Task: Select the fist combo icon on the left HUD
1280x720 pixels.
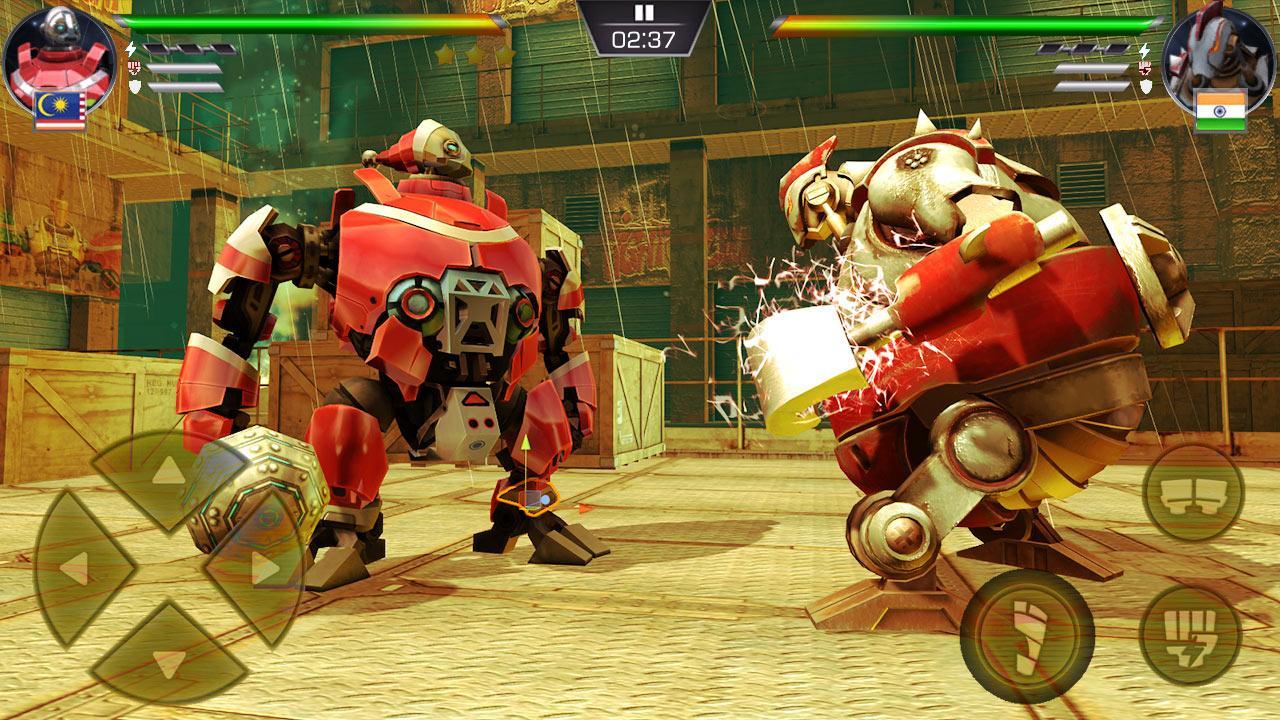Action: (132, 66)
